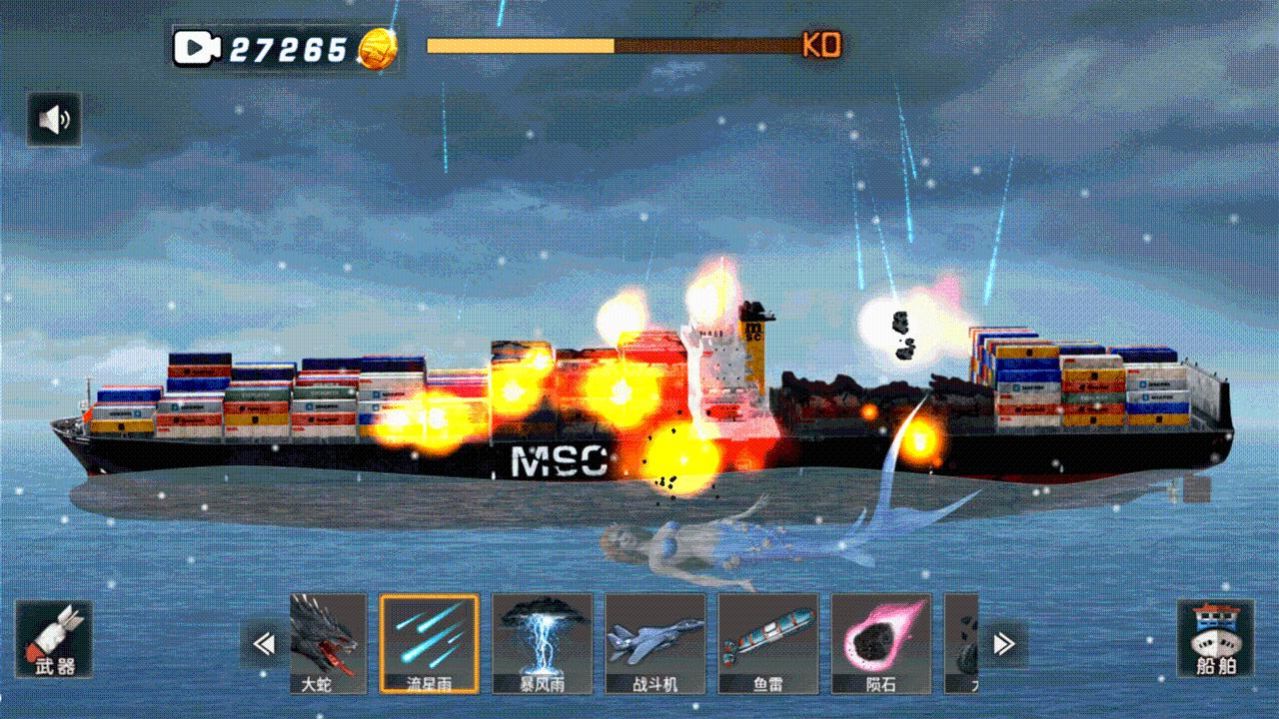This screenshot has width=1279, height=719.
Task: Toggle the sound speaker button
Action: 54,120
